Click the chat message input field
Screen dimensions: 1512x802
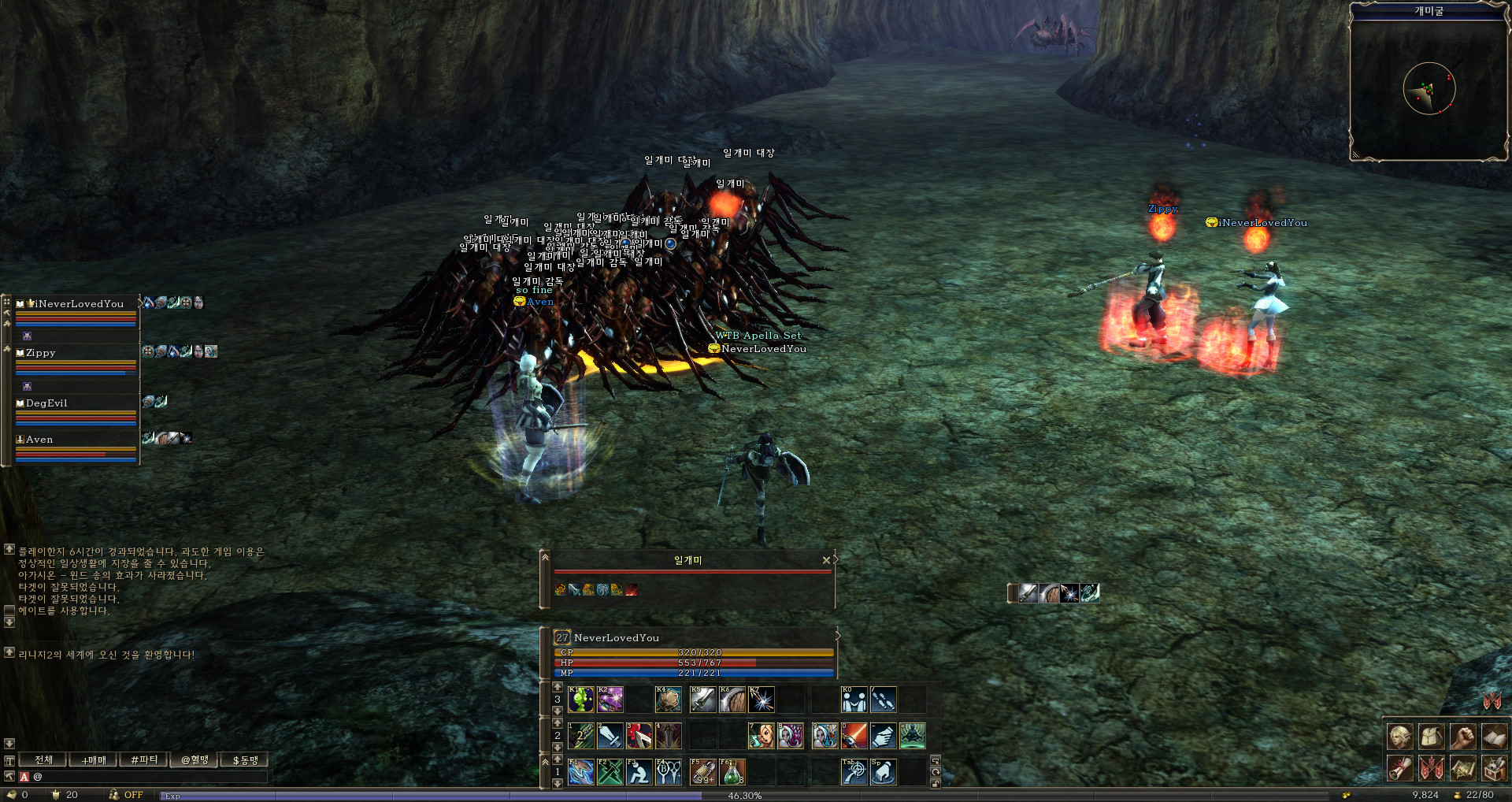(x=150, y=777)
